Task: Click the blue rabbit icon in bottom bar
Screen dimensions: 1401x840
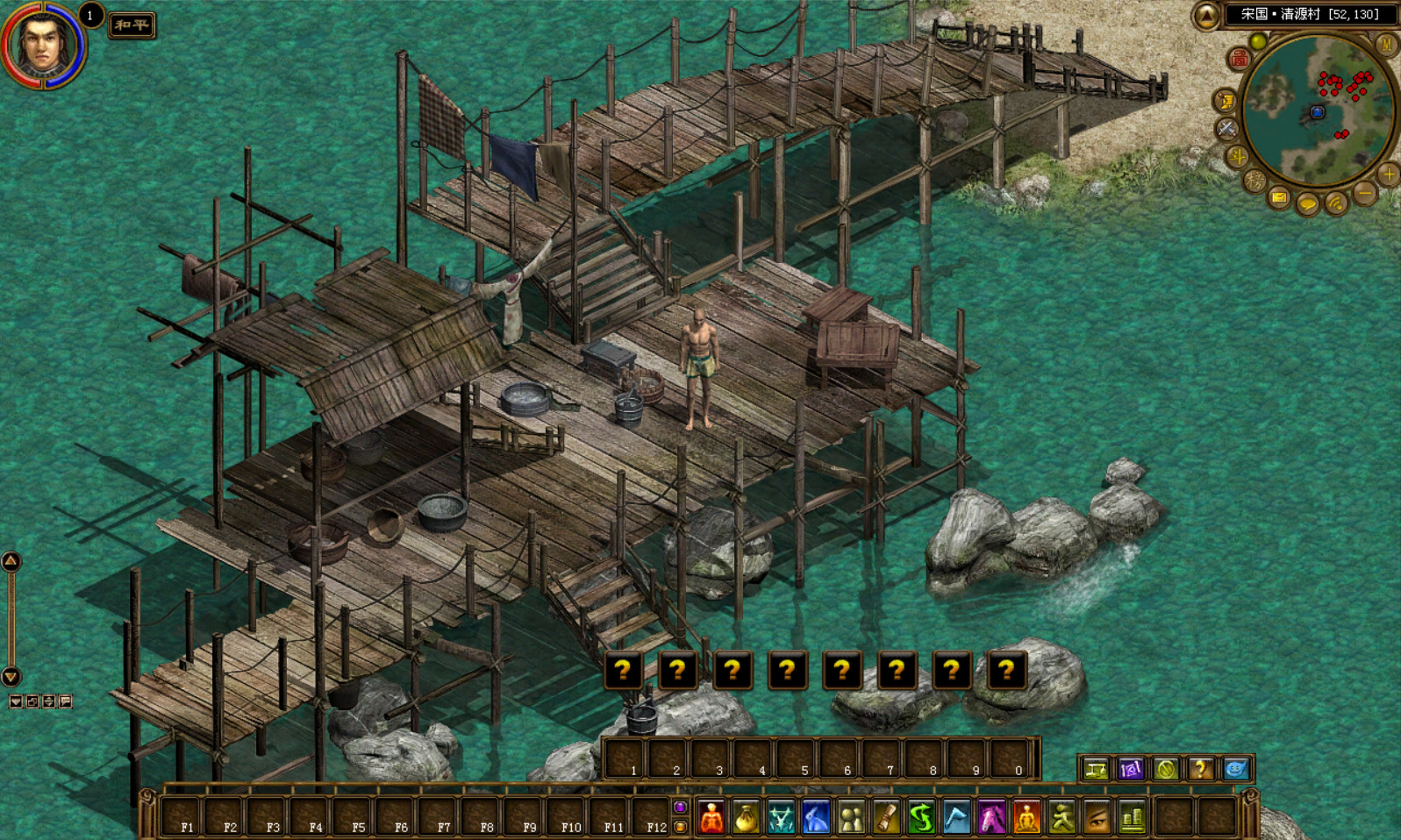Action: click(x=816, y=818)
